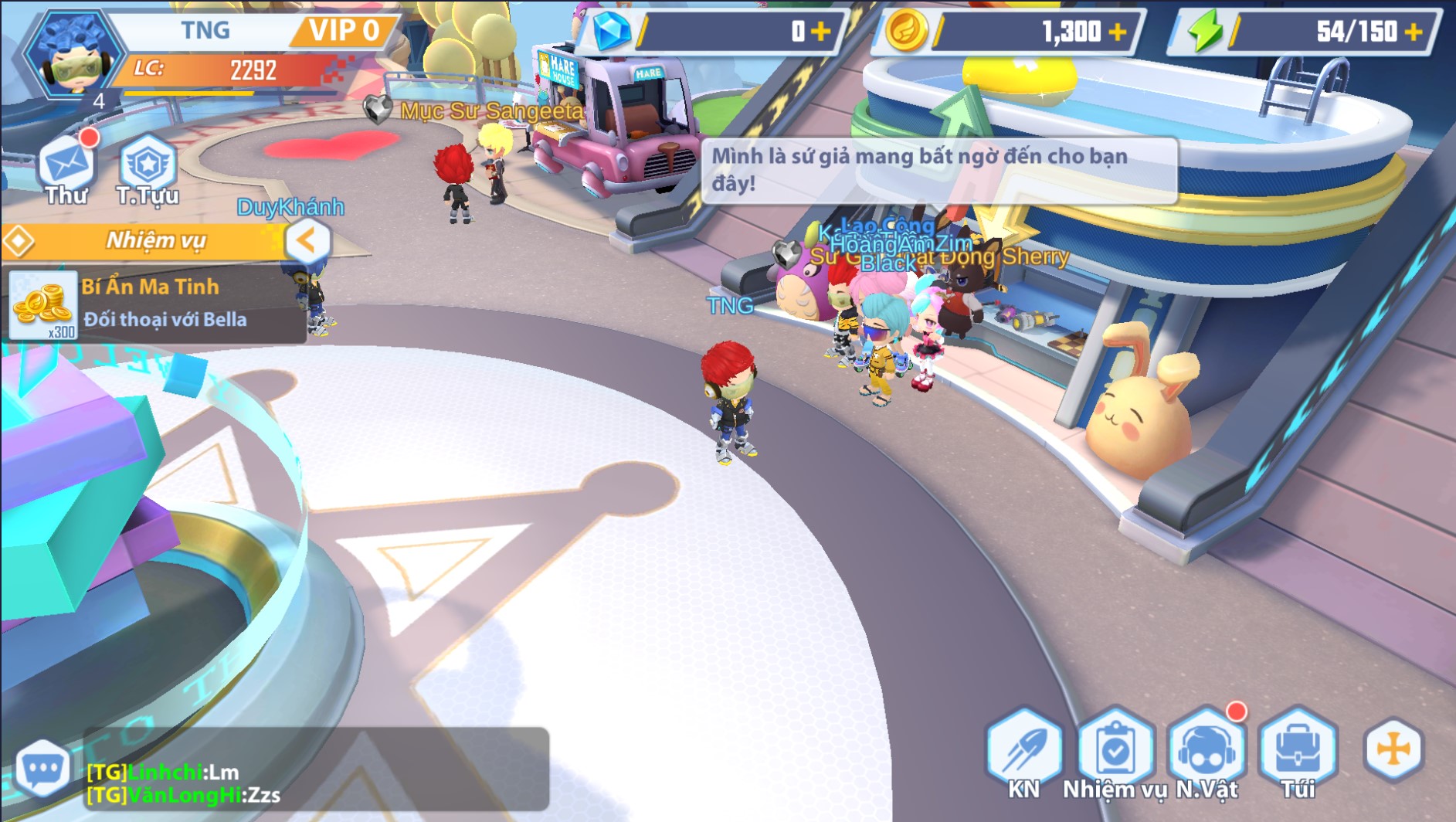Toggle the orange cross menu button

1393,749
